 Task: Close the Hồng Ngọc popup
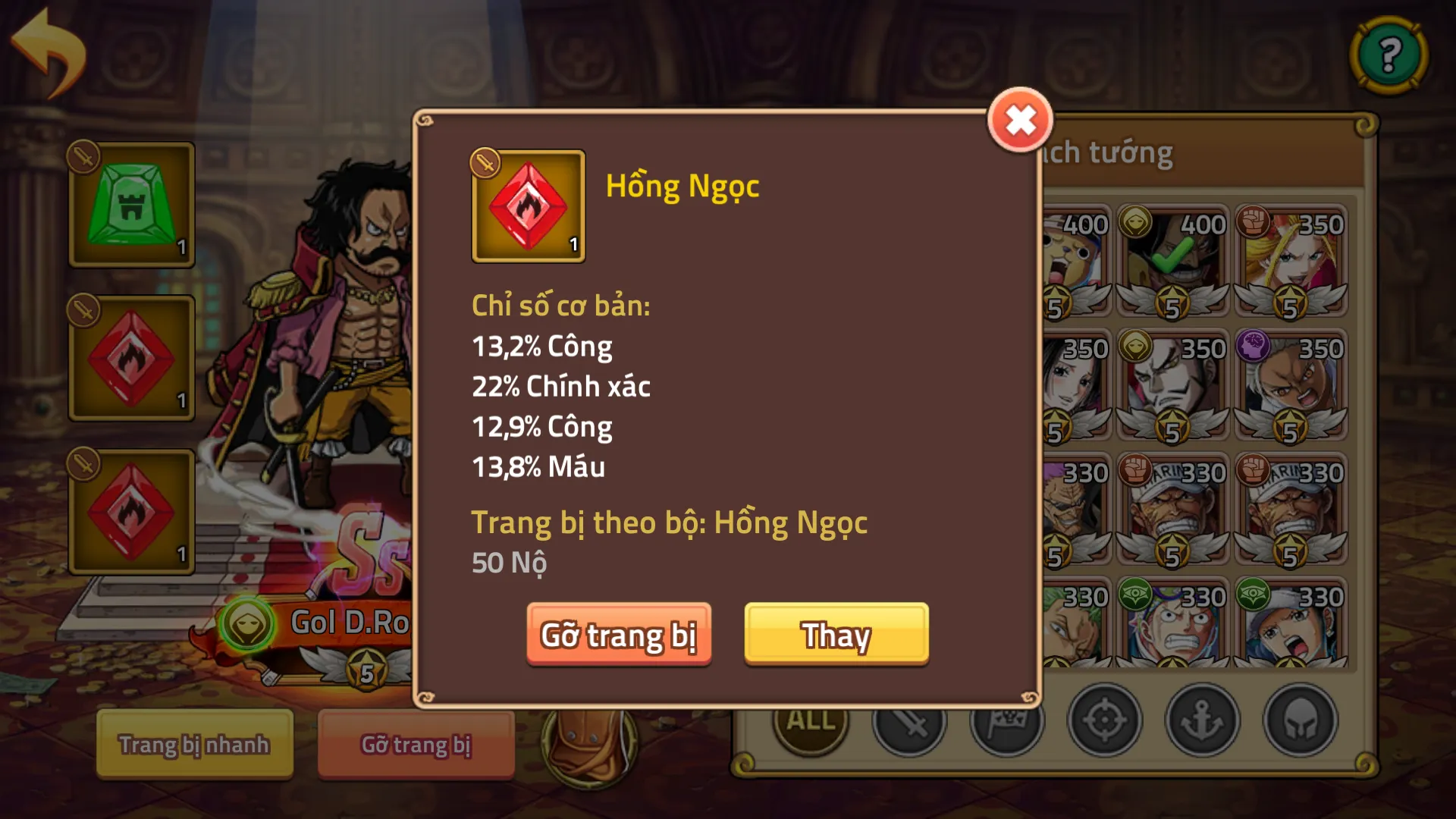coord(1020,121)
